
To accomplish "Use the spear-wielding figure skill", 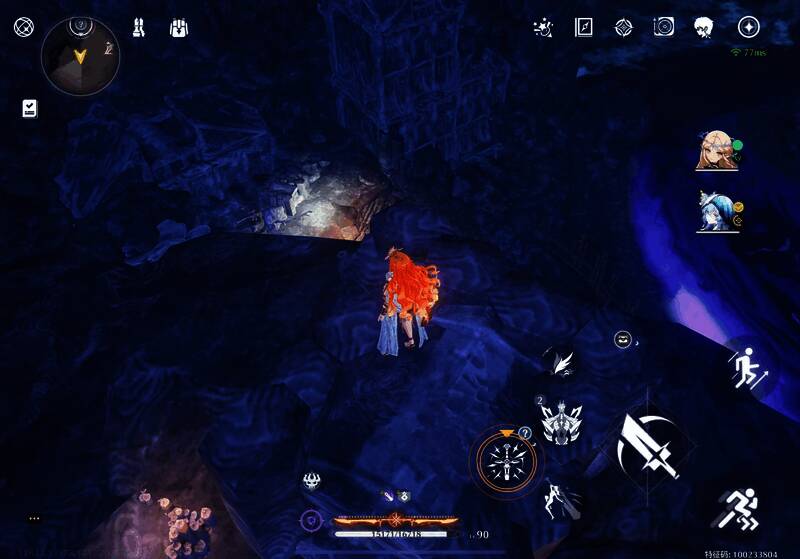I will [x=561, y=501].
